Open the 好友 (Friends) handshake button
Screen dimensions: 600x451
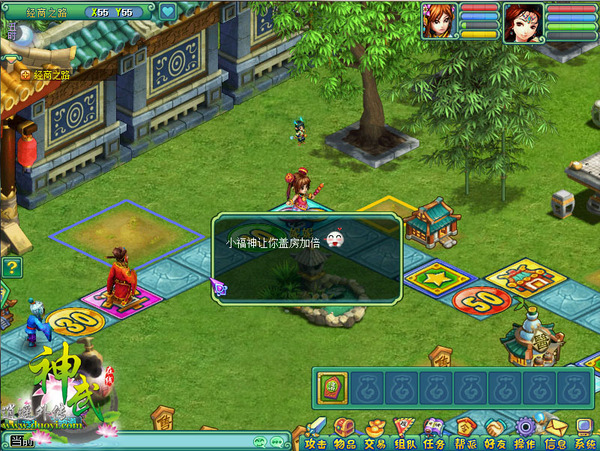[x=495, y=430]
